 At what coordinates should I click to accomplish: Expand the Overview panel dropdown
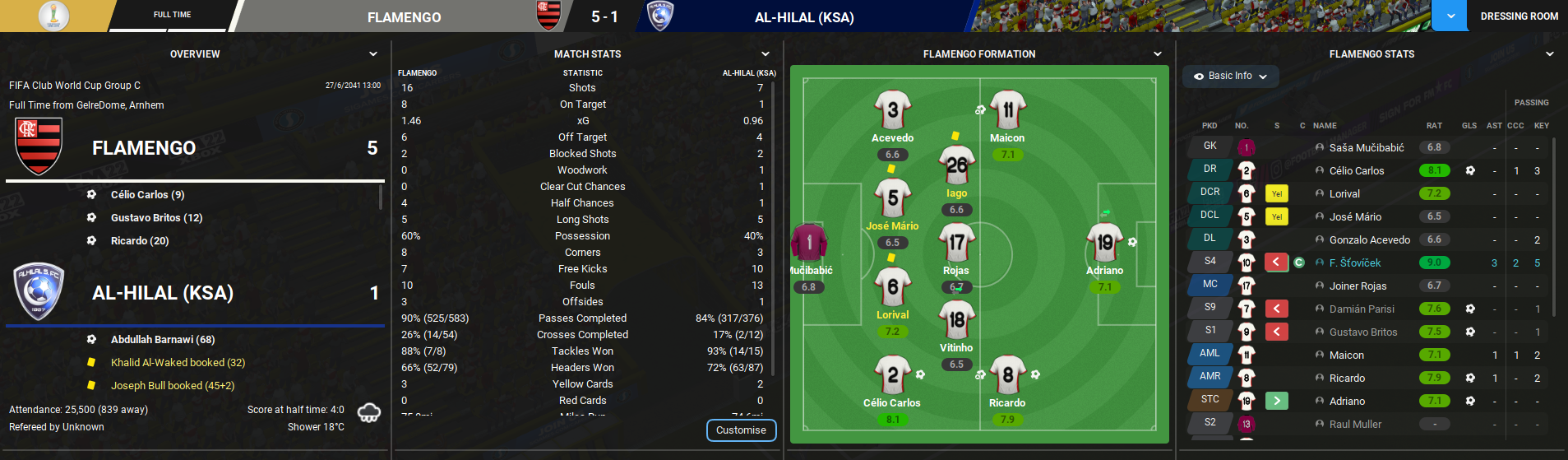pos(373,54)
